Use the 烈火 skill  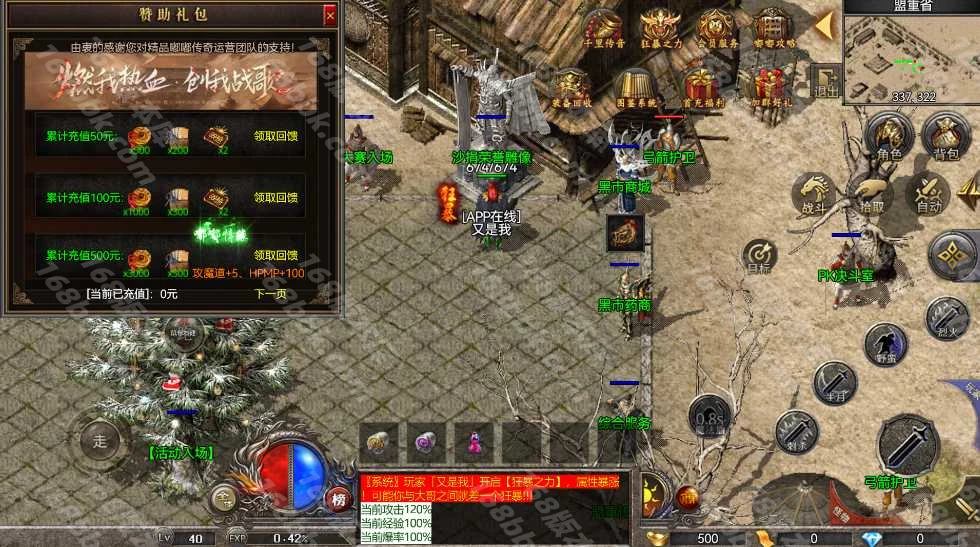click(x=946, y=319)
